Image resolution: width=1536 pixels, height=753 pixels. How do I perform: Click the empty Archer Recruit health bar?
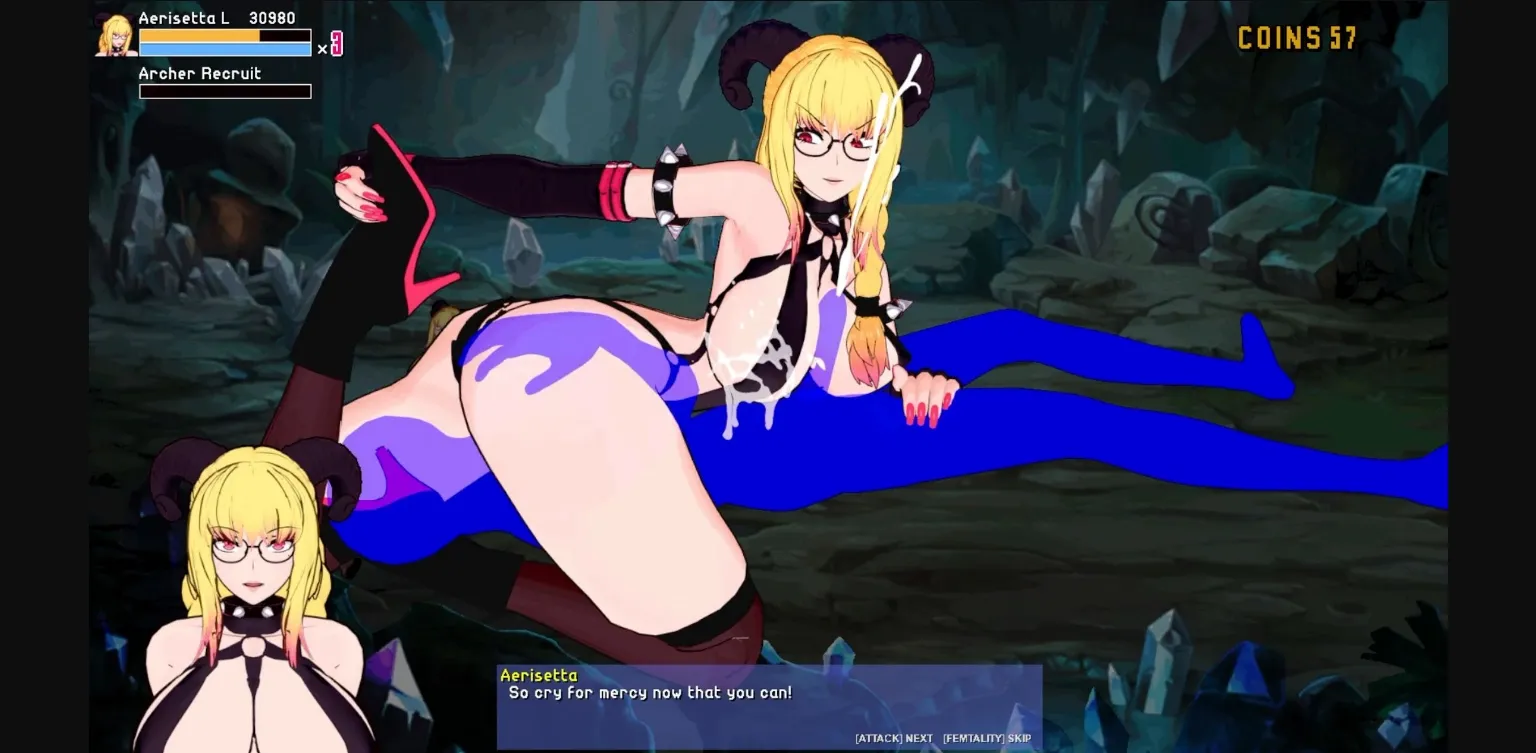tap(225, 91)
